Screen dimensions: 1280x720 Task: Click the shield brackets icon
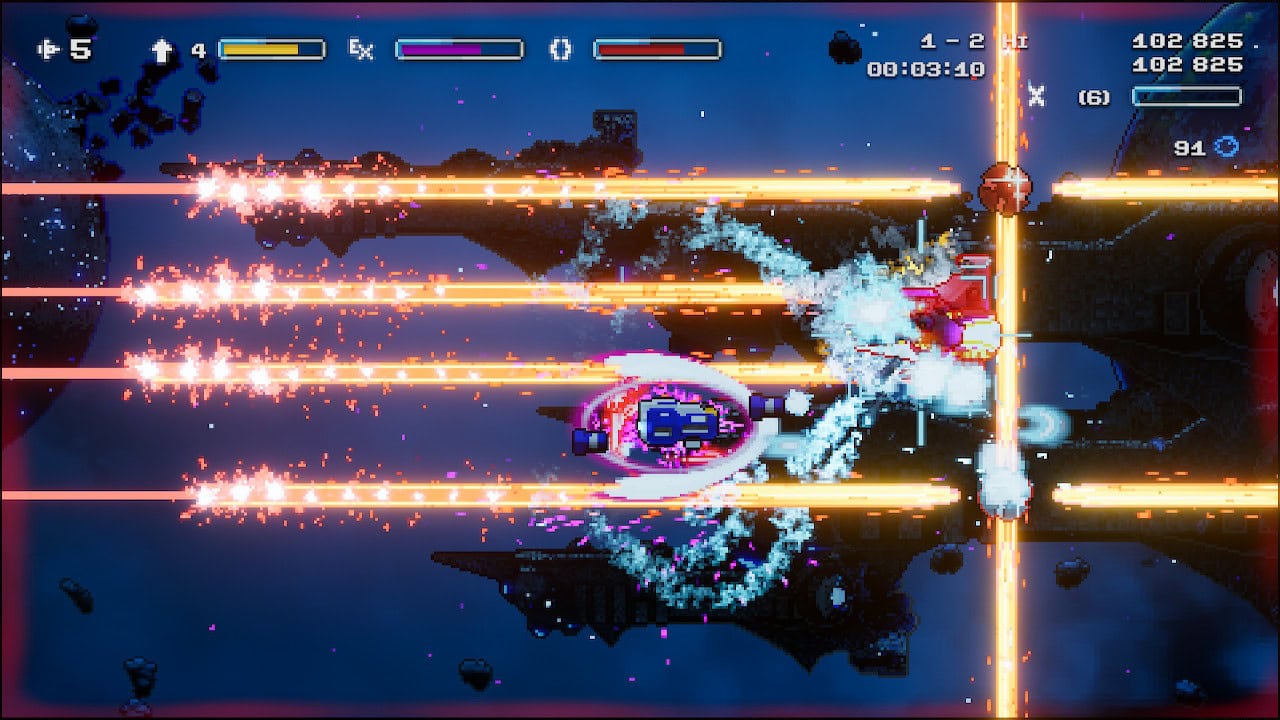(x=560, y=49)
